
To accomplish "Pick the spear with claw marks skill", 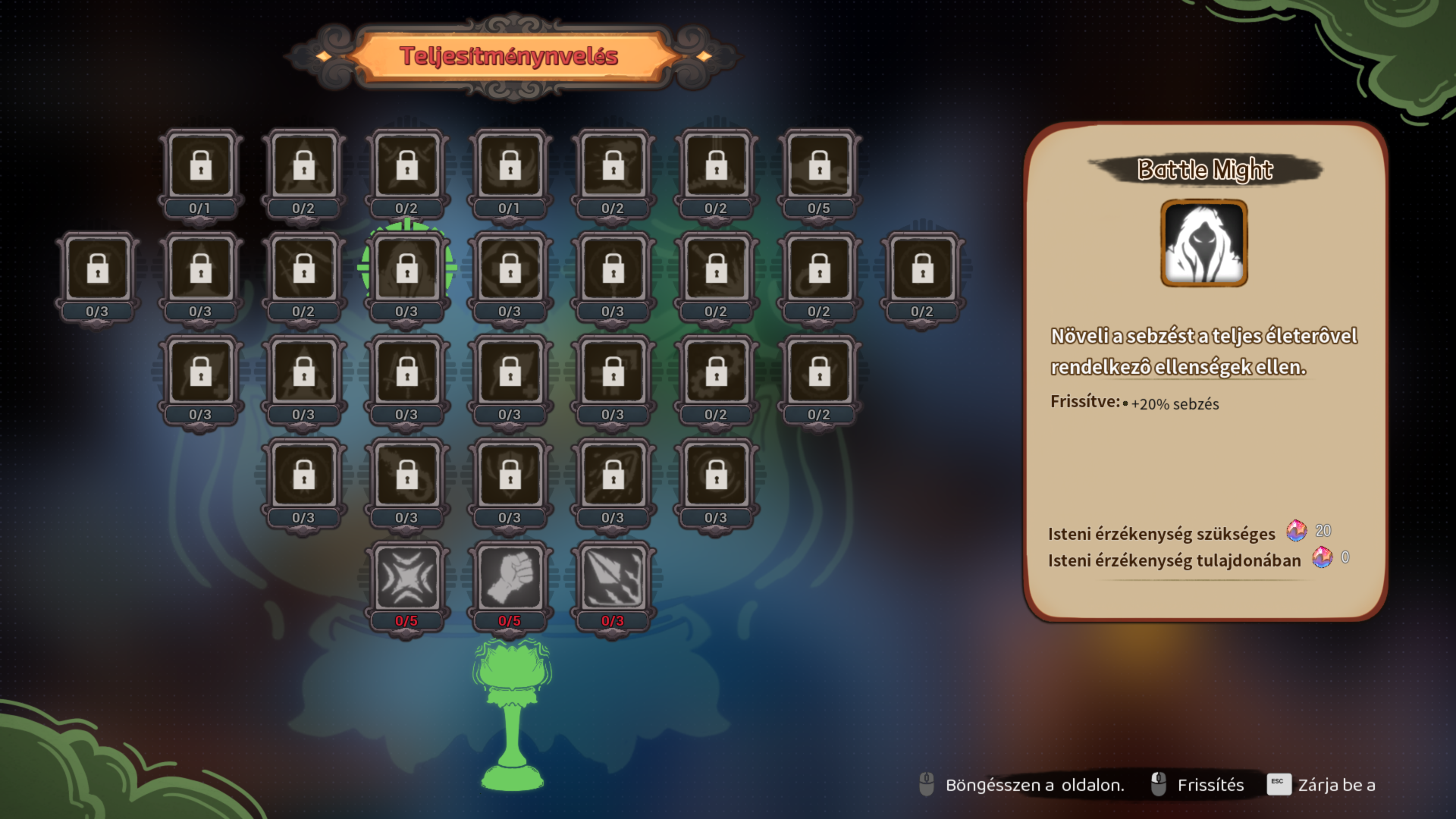I will (x=613, y=579).
